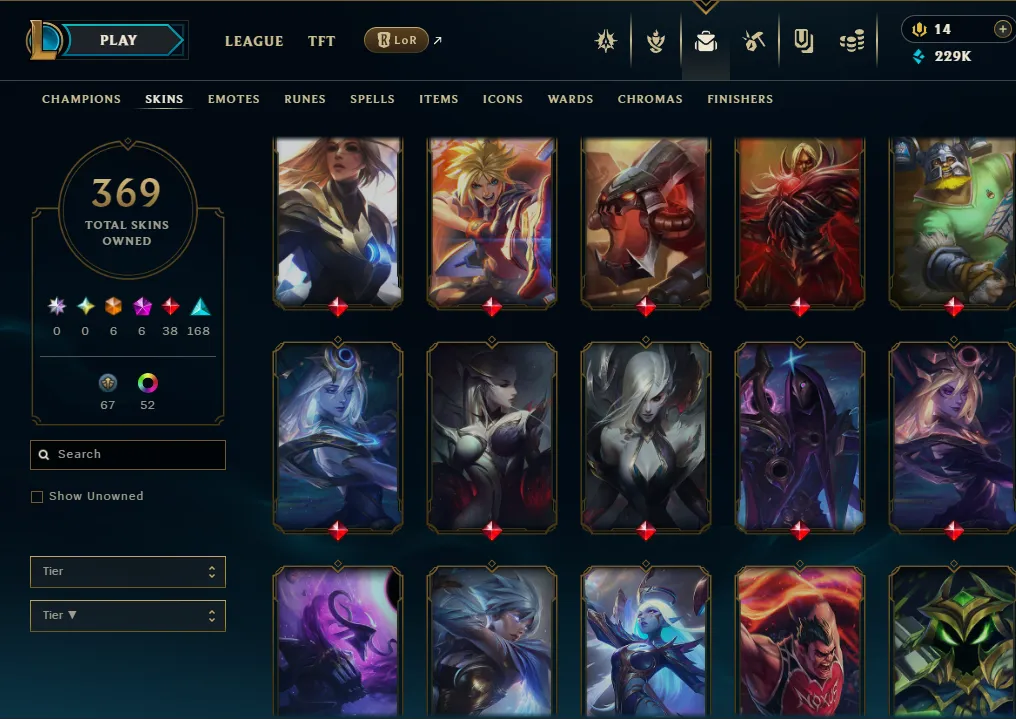Open the loot hammer icon in the top bar
The height and width of the screenshot is (719, 1016).
coord(754,41)
